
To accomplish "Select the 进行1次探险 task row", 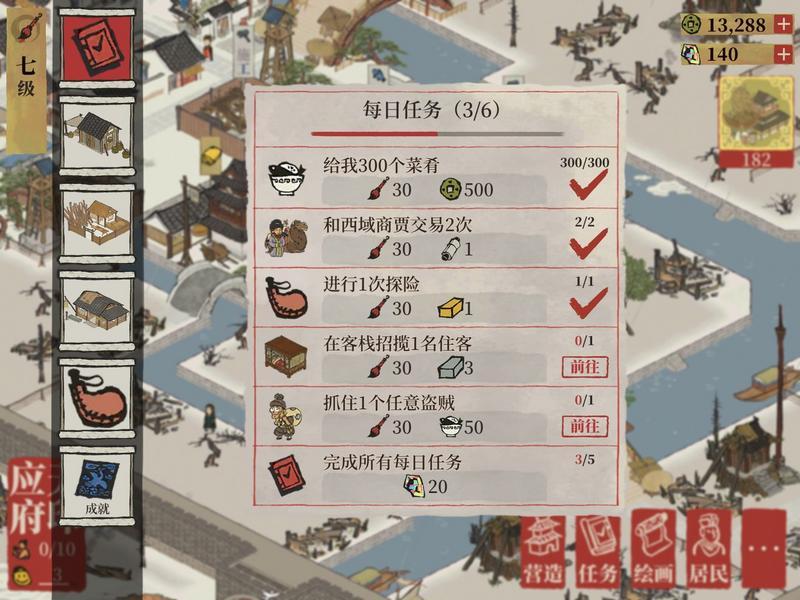I will tap(435, 297).
